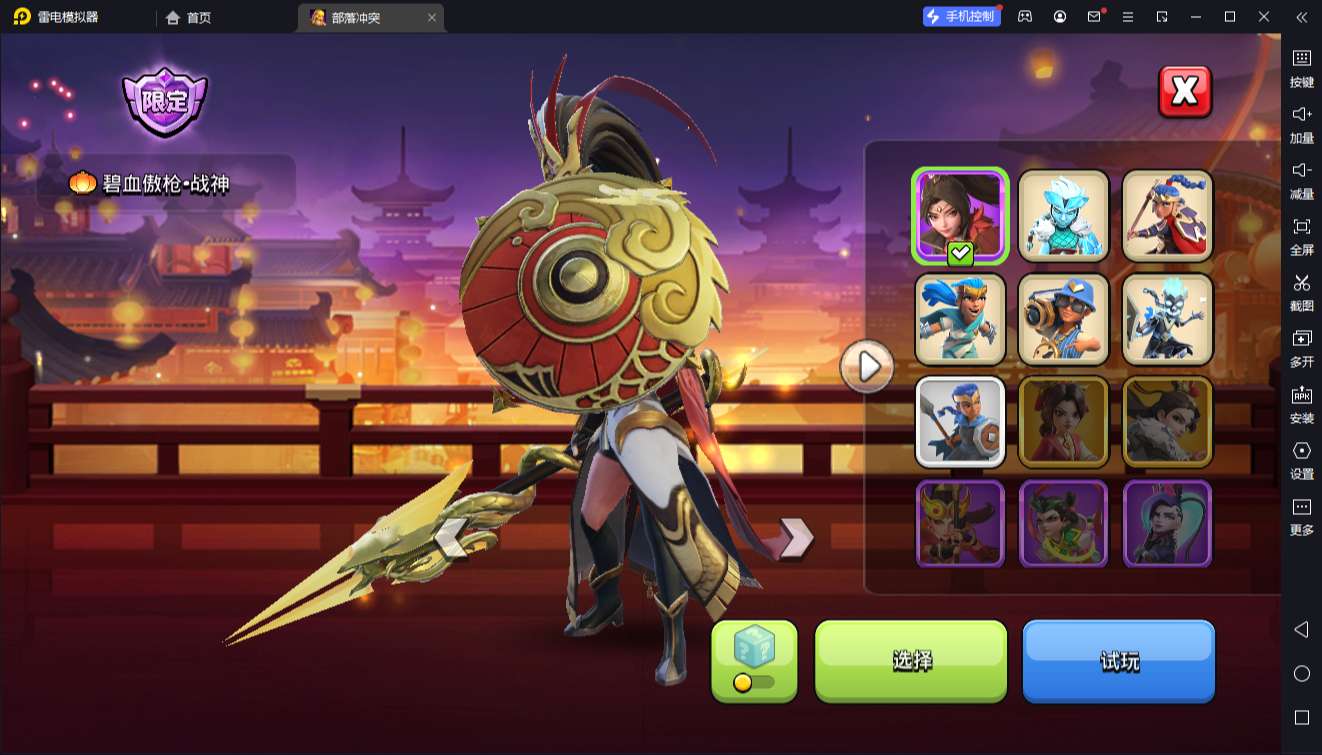This screenshot has width=1322, height=755.
Task: Select the blue-flame skeleton skin
Action: (x=1167, y=319)
